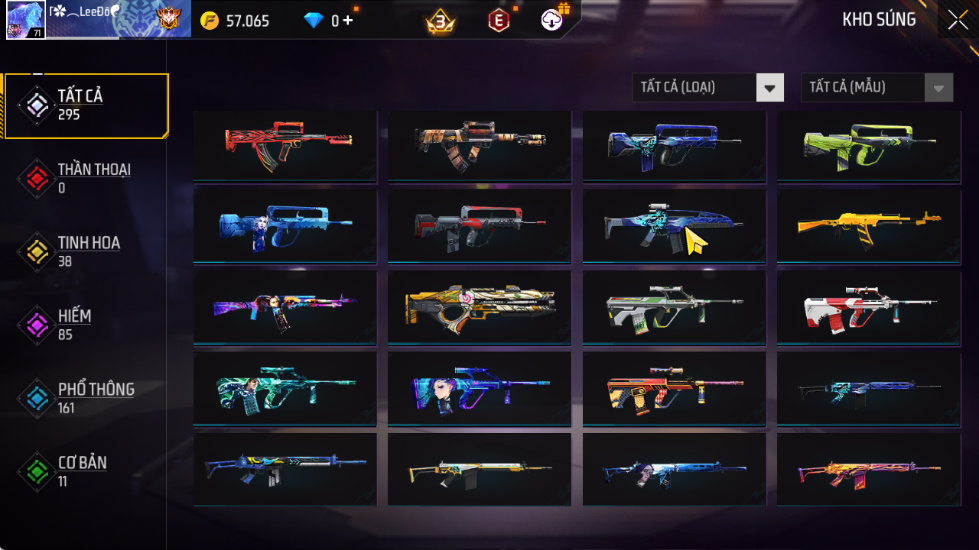Choose the lime green FAMAS skin

pos(868,145)
